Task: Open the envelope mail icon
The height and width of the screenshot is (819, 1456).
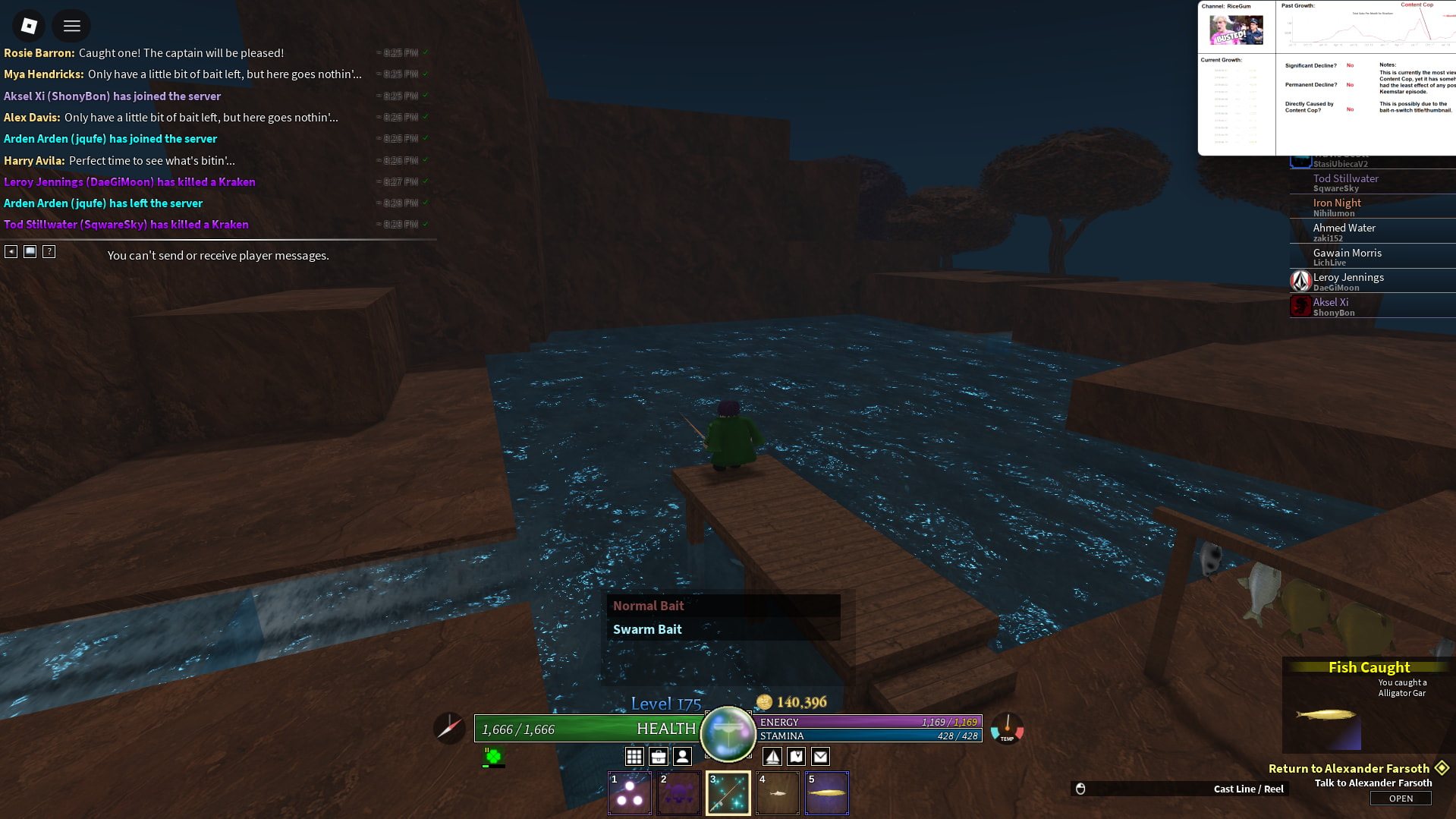Action: point(820,756)
